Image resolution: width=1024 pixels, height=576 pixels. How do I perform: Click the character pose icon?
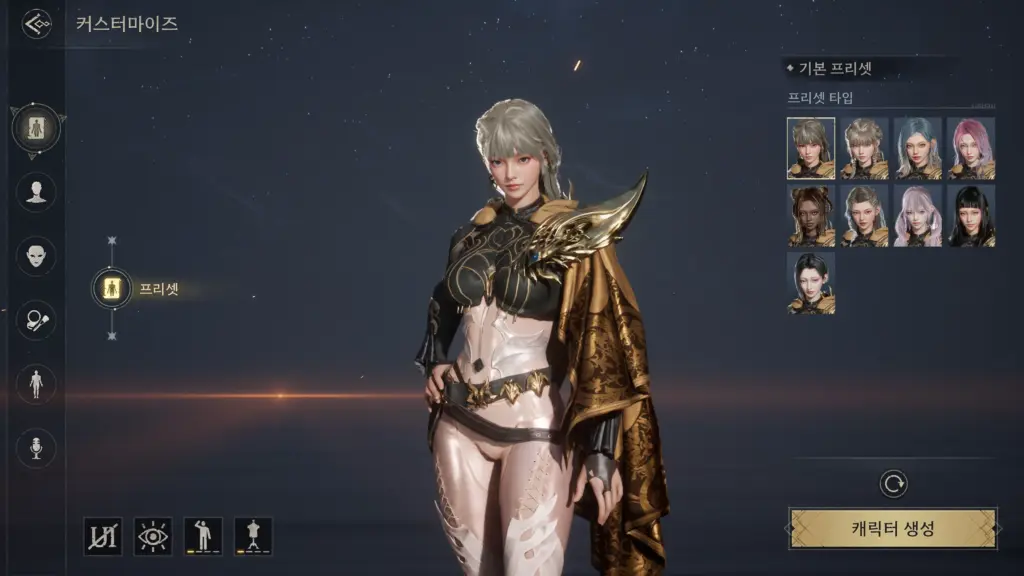click(203, 536)
